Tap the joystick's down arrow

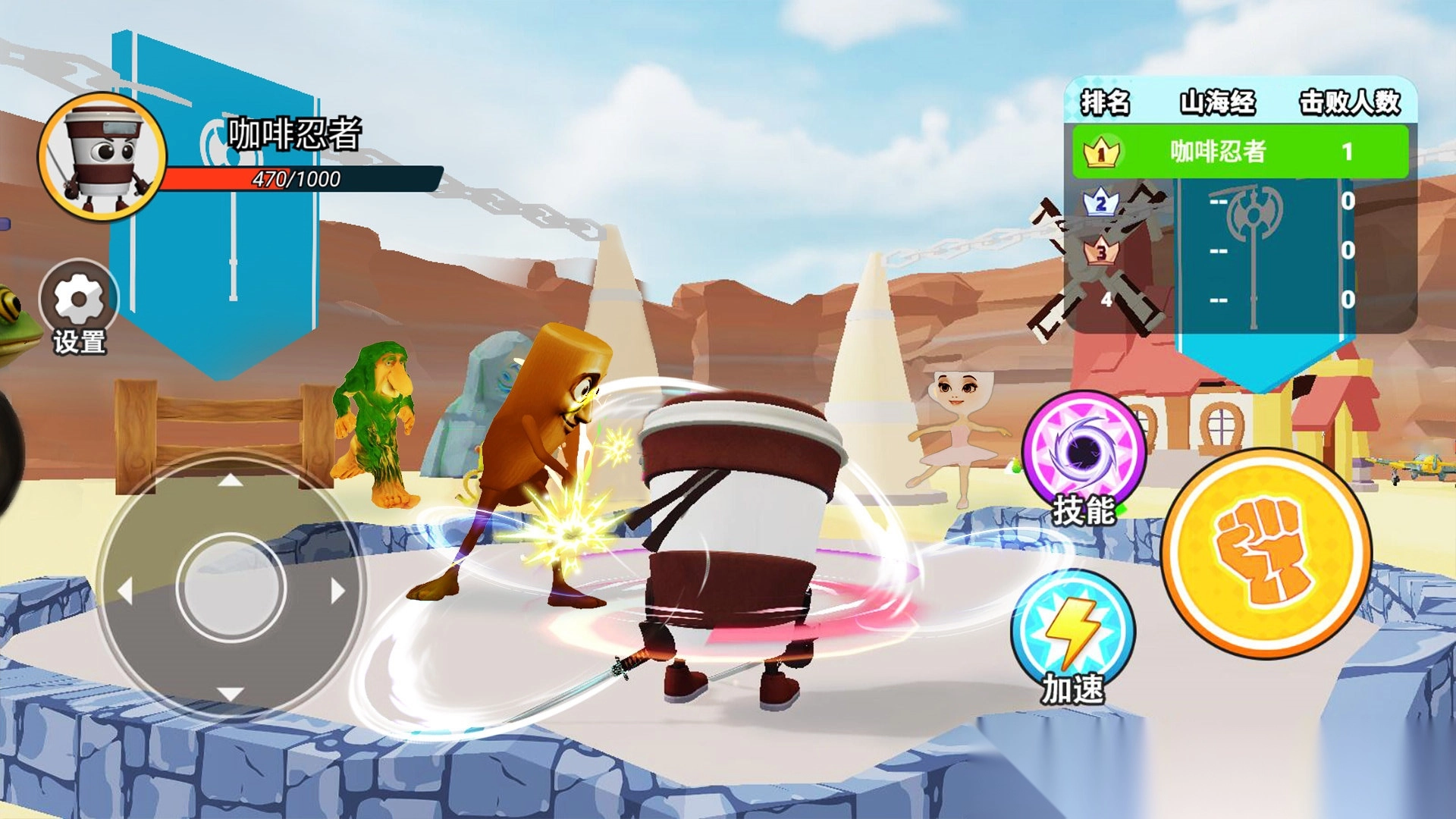231,694
